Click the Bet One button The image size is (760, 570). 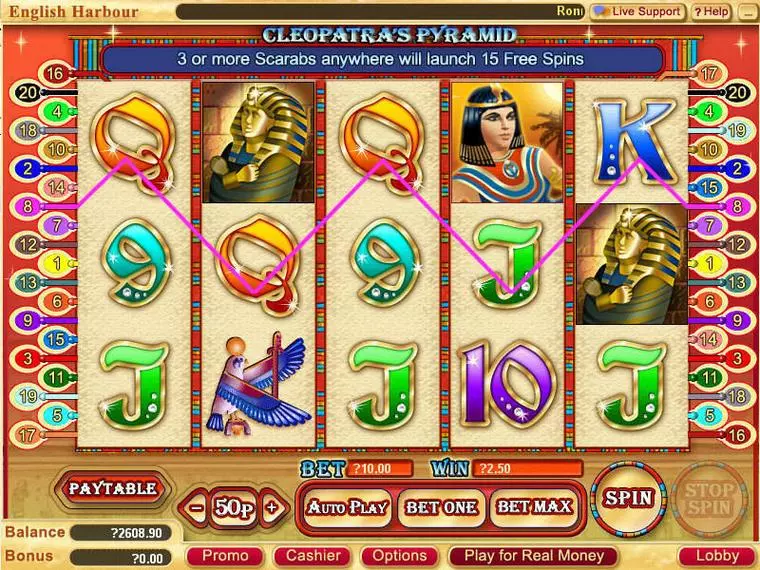click(442, 507)
